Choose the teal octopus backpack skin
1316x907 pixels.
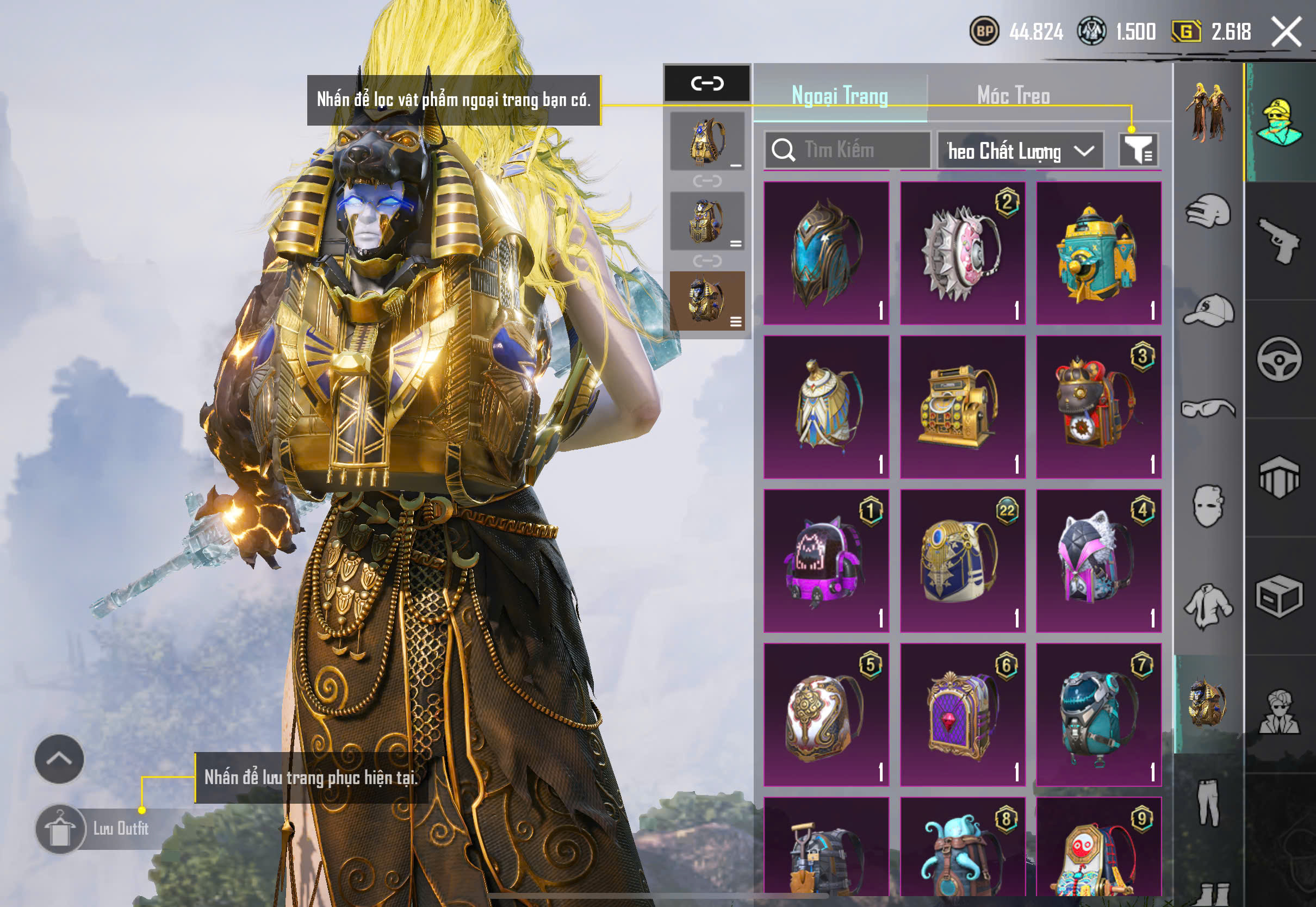[963, 847]
